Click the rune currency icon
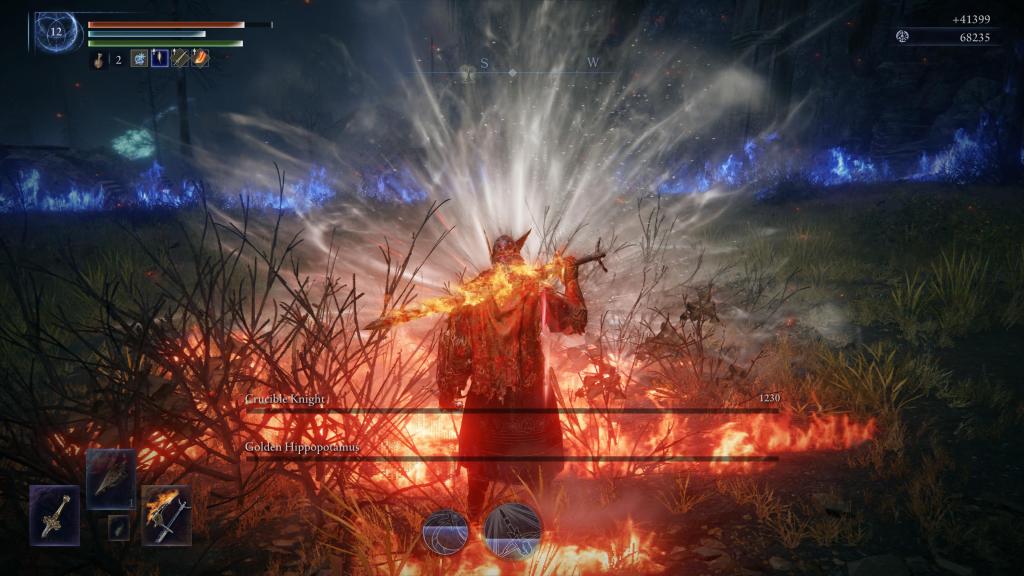Screen dimensions: 1024x576 pos(903,37)
